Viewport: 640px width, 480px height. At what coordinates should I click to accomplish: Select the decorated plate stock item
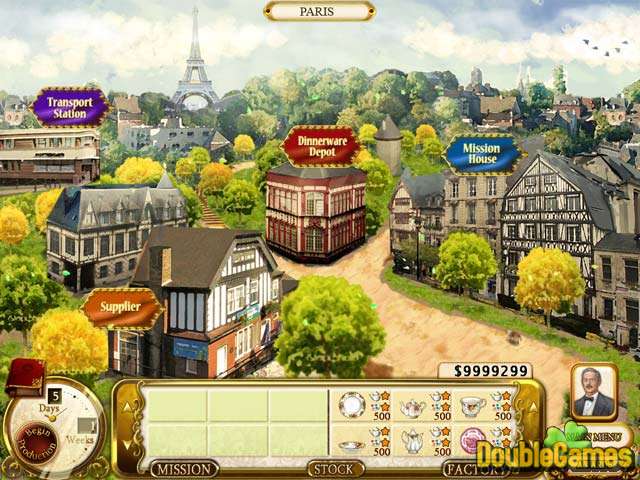coord(351,405)
